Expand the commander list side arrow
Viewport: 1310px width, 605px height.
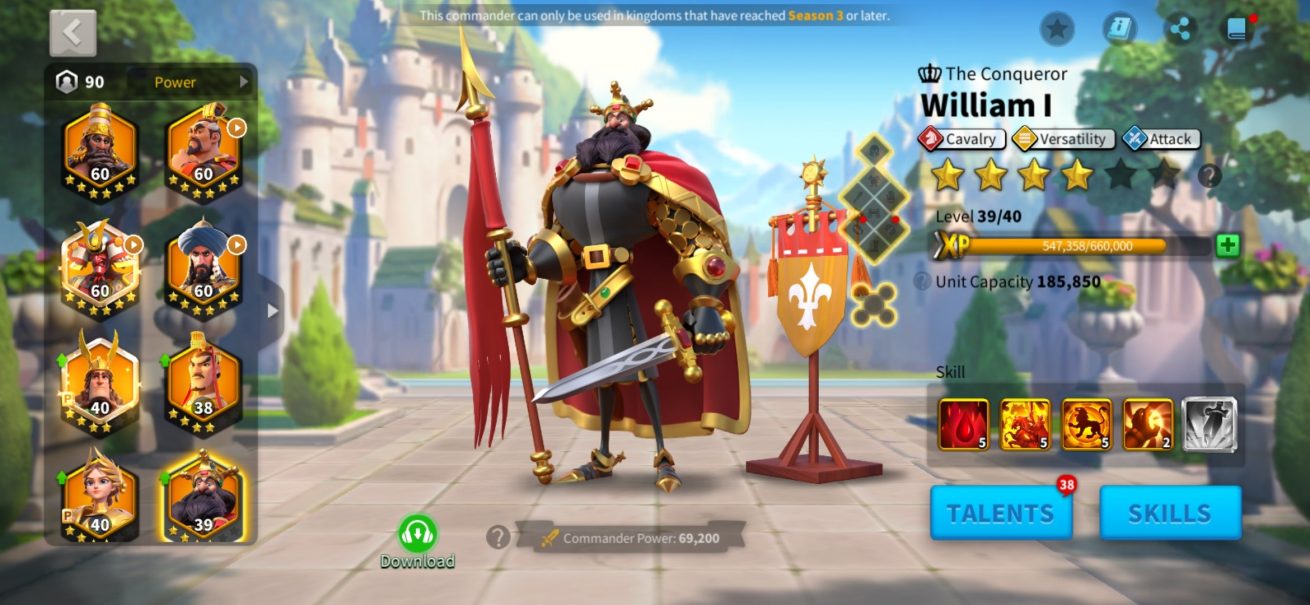tap(272, 310)
